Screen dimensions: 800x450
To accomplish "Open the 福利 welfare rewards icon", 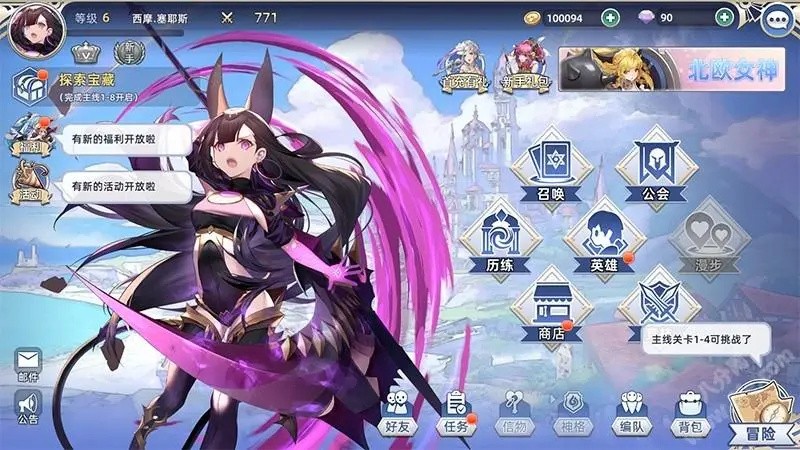I will (28, 138).
